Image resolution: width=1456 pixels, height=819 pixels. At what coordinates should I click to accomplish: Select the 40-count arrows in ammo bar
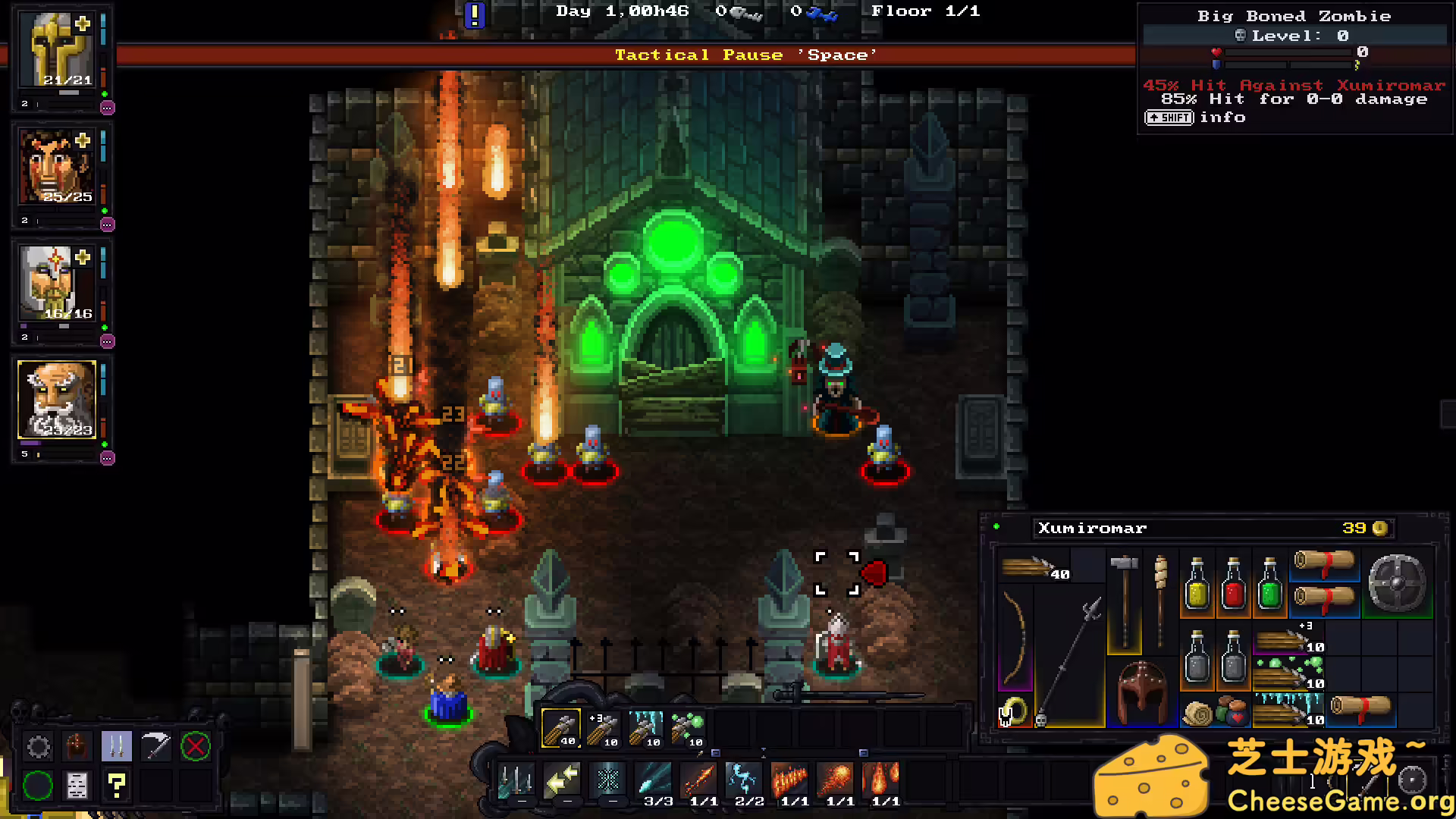tap(561, 729)
